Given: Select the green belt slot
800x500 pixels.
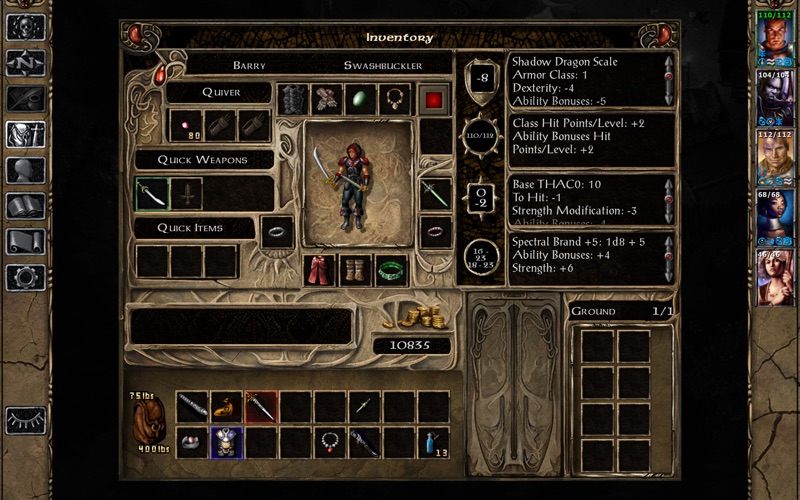Looking at the screenshot, I should [x=391, y=271].
